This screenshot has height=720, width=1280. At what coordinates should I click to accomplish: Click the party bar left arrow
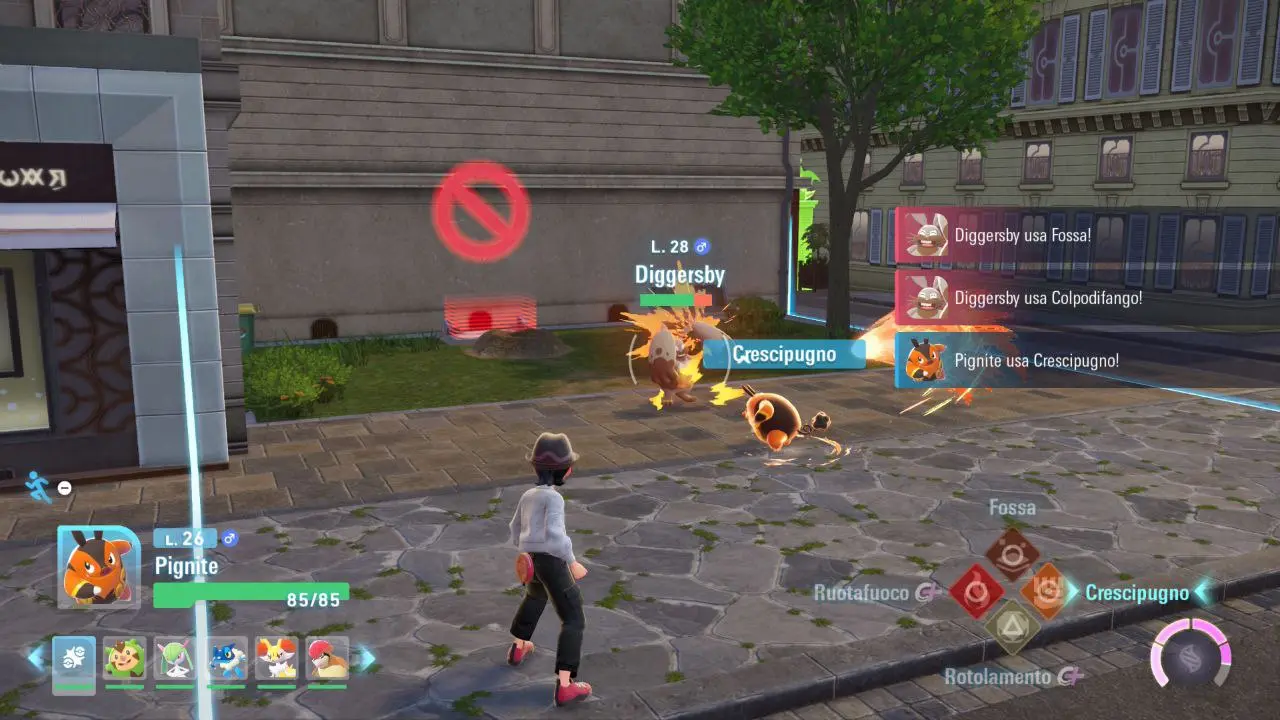pyautogui.click(x=36, y=658)
